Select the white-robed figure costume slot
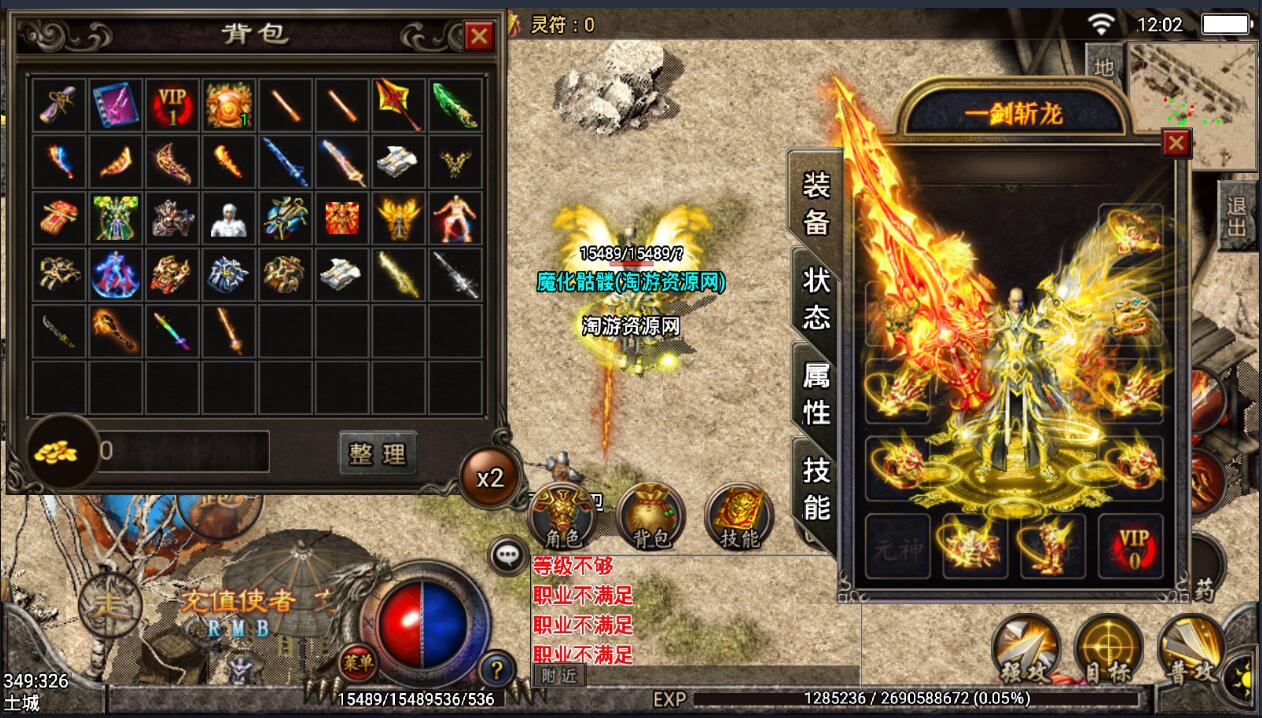Image resolution: width=1262 pixels, height=718 pixels. point(229,217)
